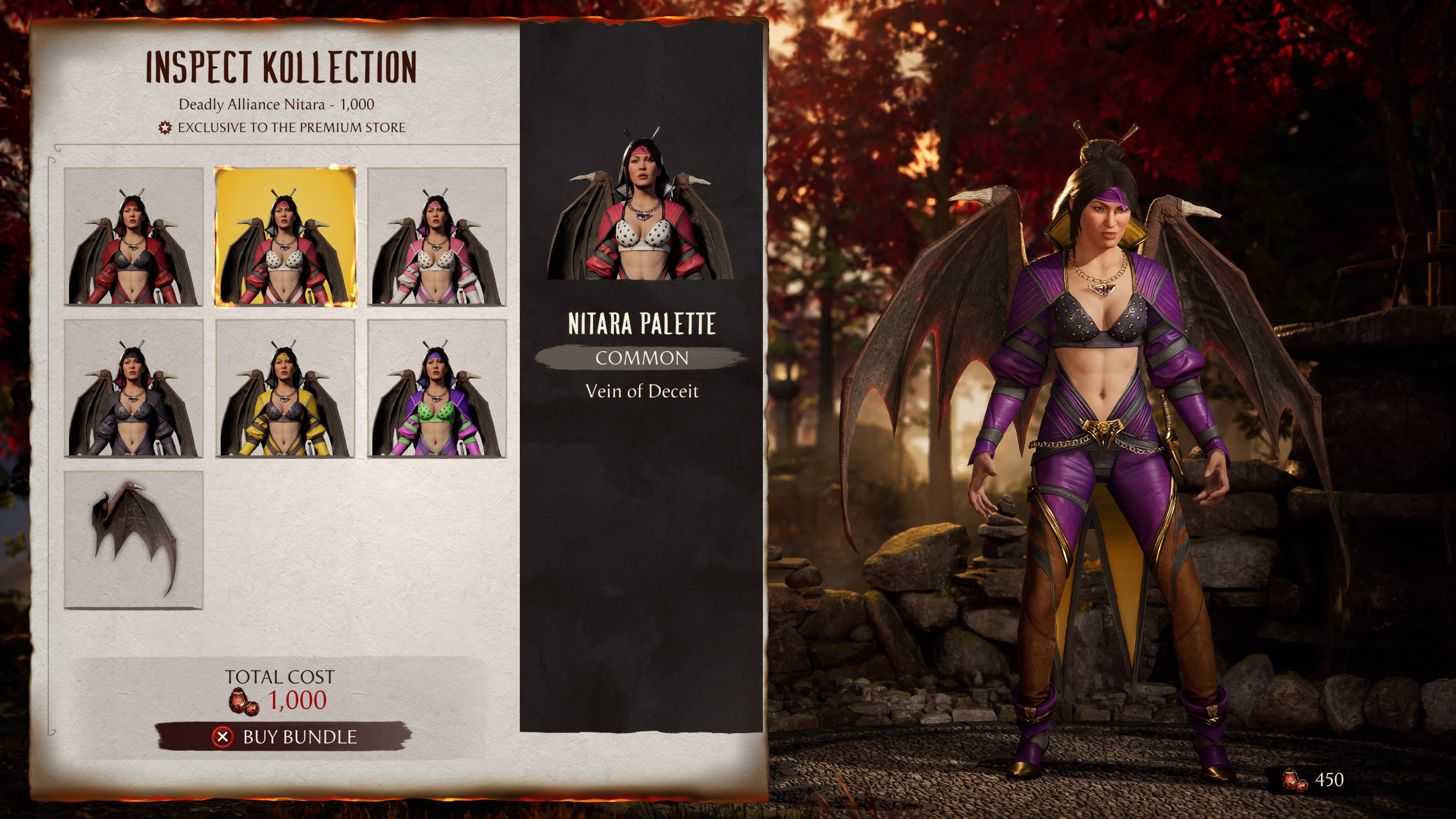Choose the highlighted white-and-red Nitara palette

286,237
